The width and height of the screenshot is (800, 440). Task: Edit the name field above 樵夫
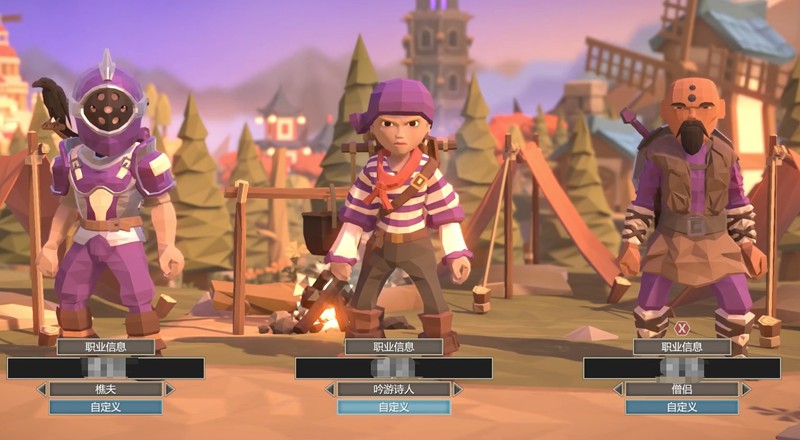coord(105,368)
